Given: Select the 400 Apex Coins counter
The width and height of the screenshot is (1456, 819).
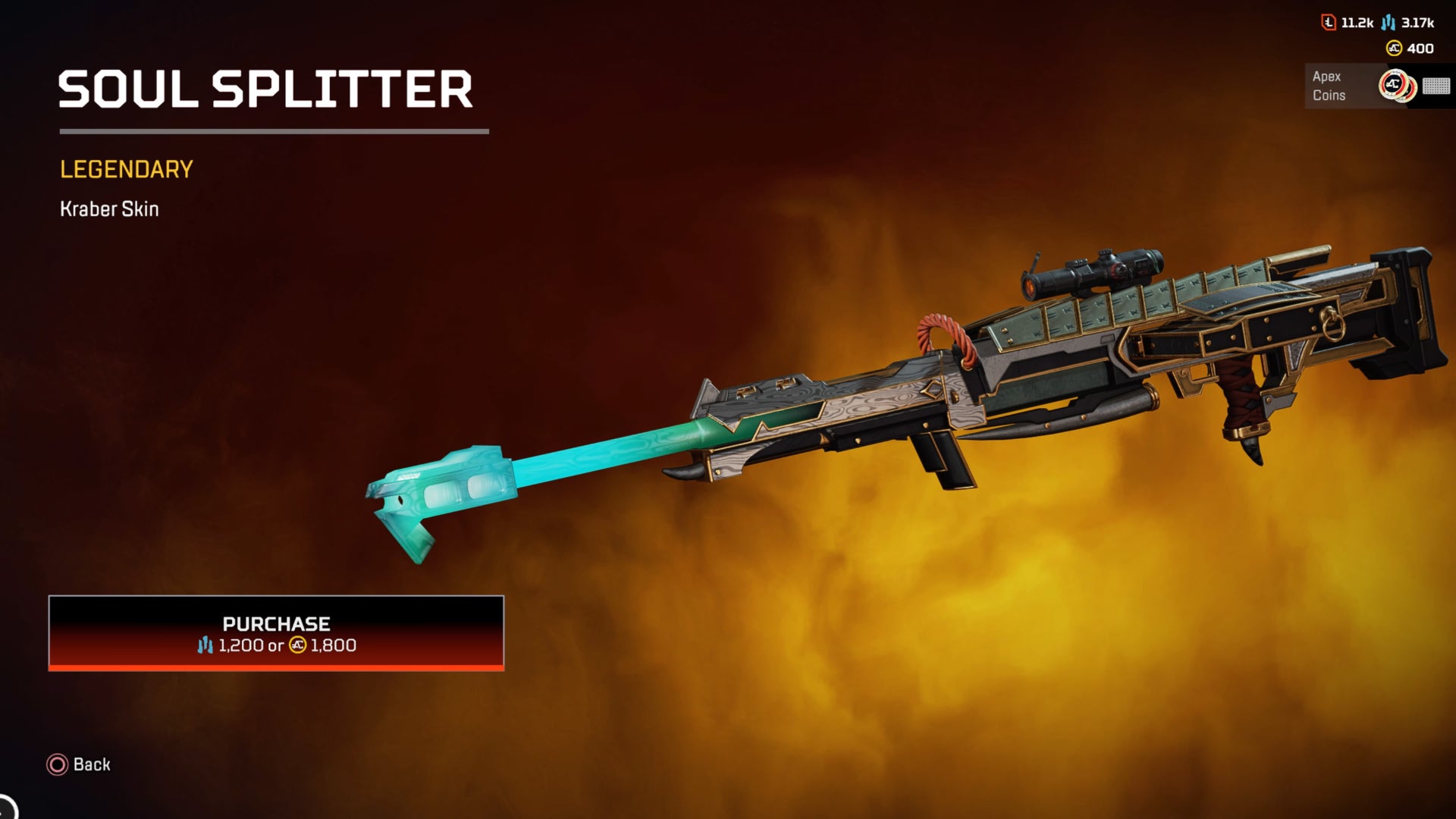Looking at the screenshot, I should point(1420,48).
